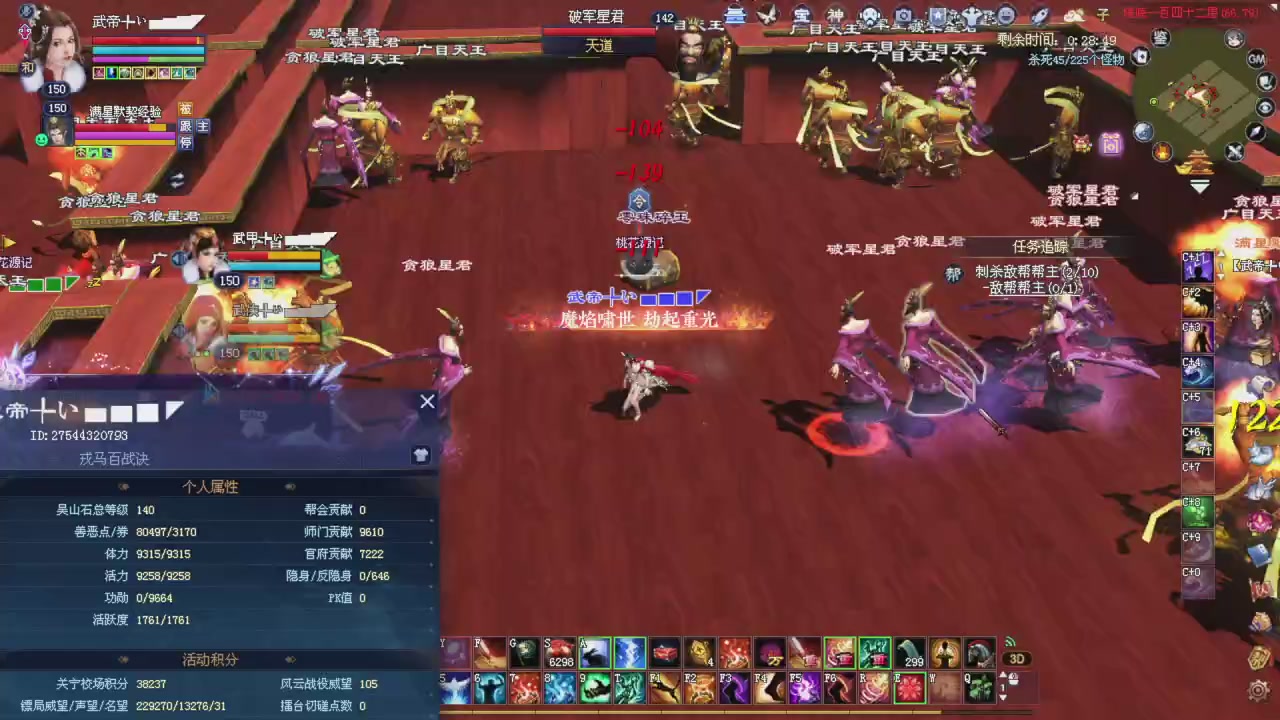Switch to the 戎马百战诀 tab
1280x720 pixels.
[113, 459]
